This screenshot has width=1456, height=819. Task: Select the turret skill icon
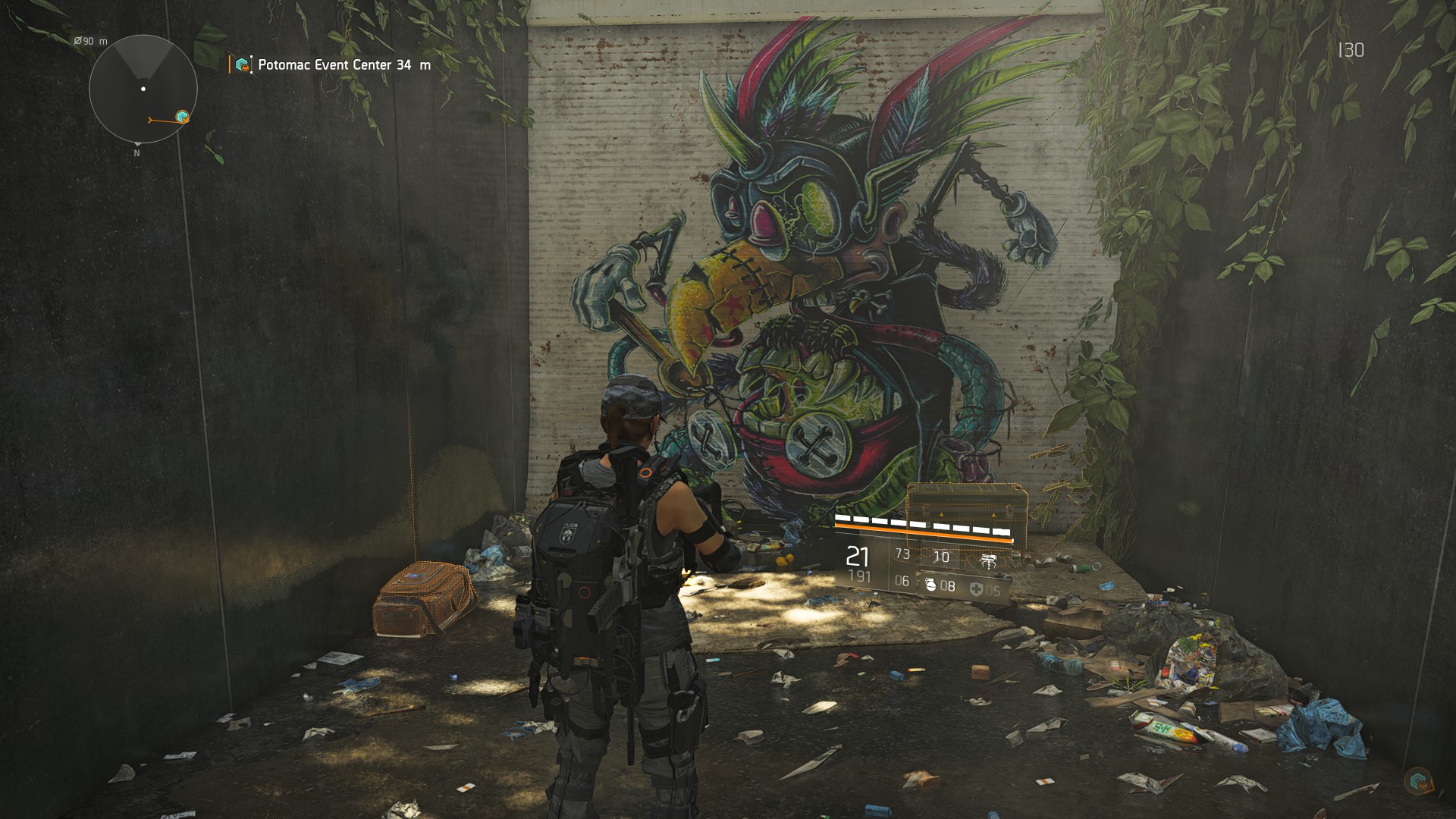coord(988,561)
